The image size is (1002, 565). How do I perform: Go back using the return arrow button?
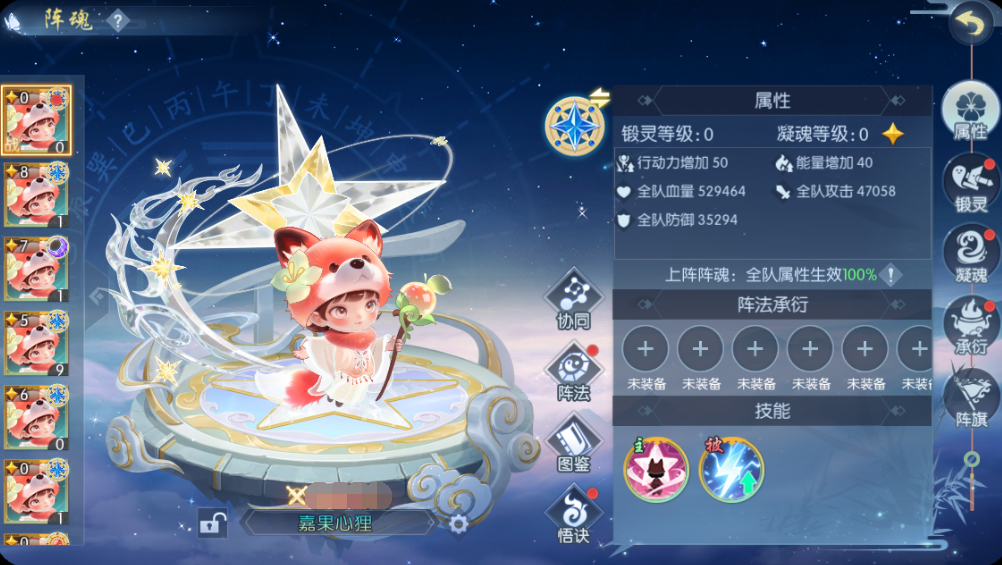[968, 23]
